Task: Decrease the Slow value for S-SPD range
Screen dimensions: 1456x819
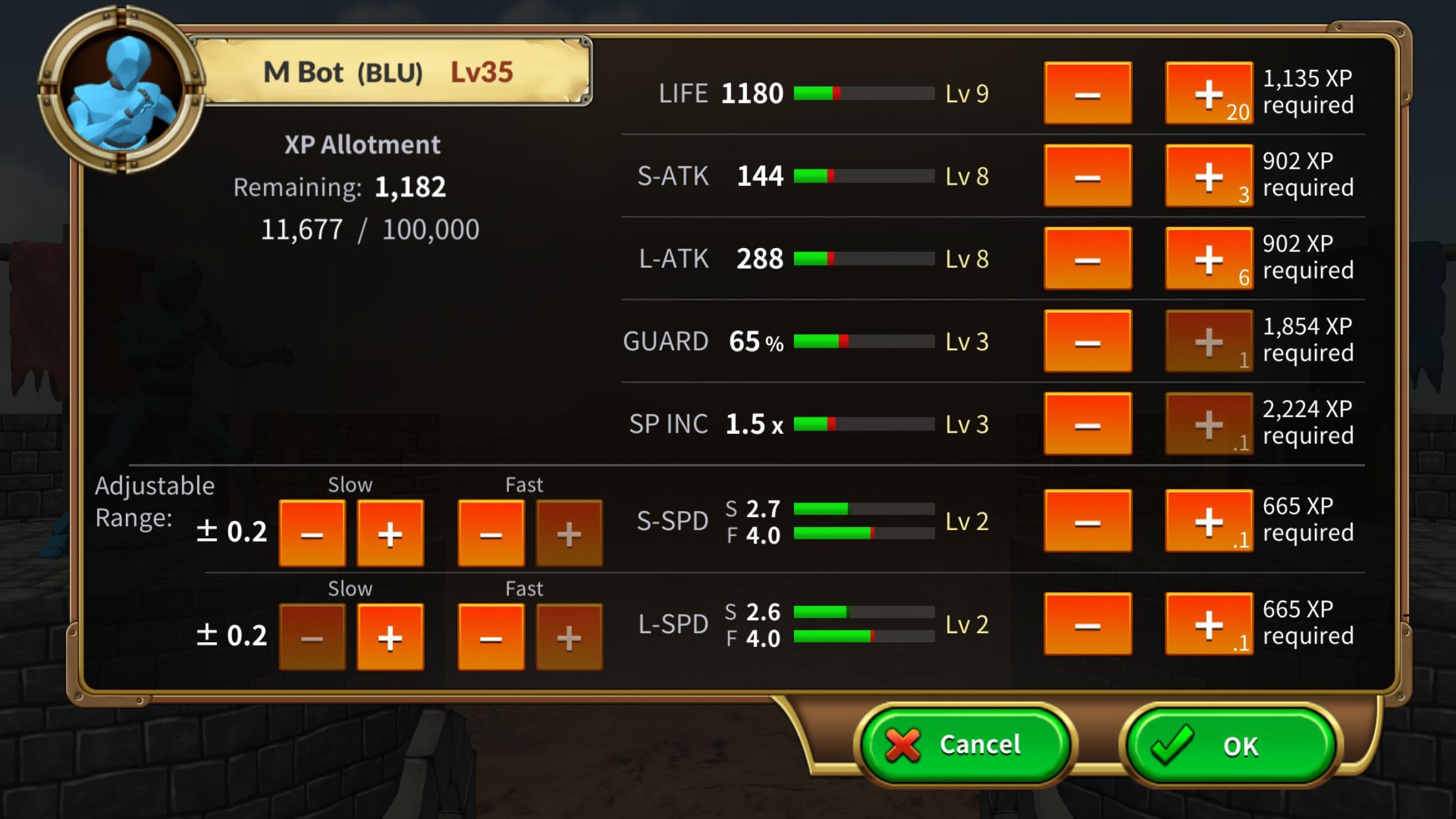Action: tap(312, 534)
